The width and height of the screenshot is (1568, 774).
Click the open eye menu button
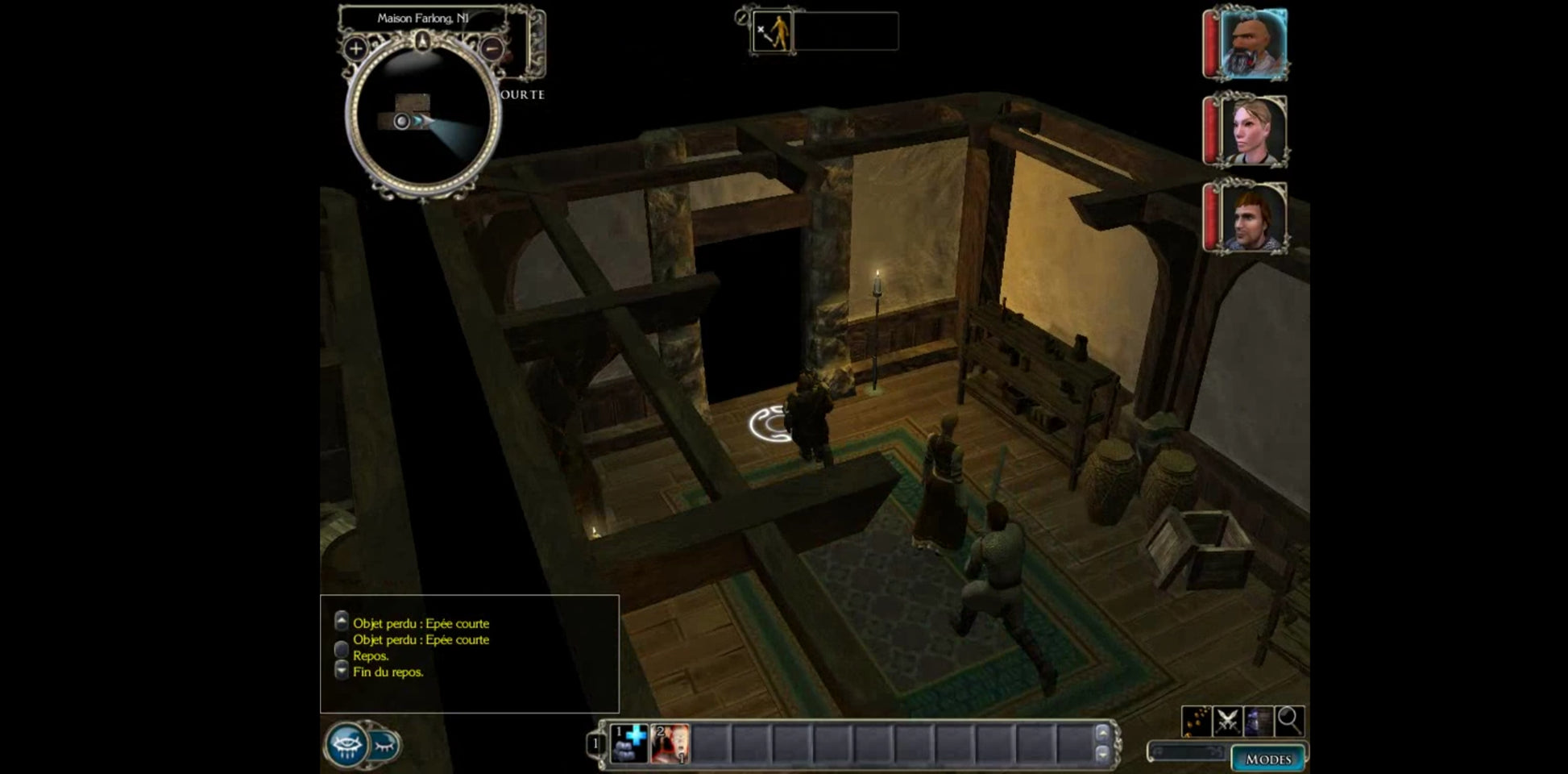coord(347,744)
